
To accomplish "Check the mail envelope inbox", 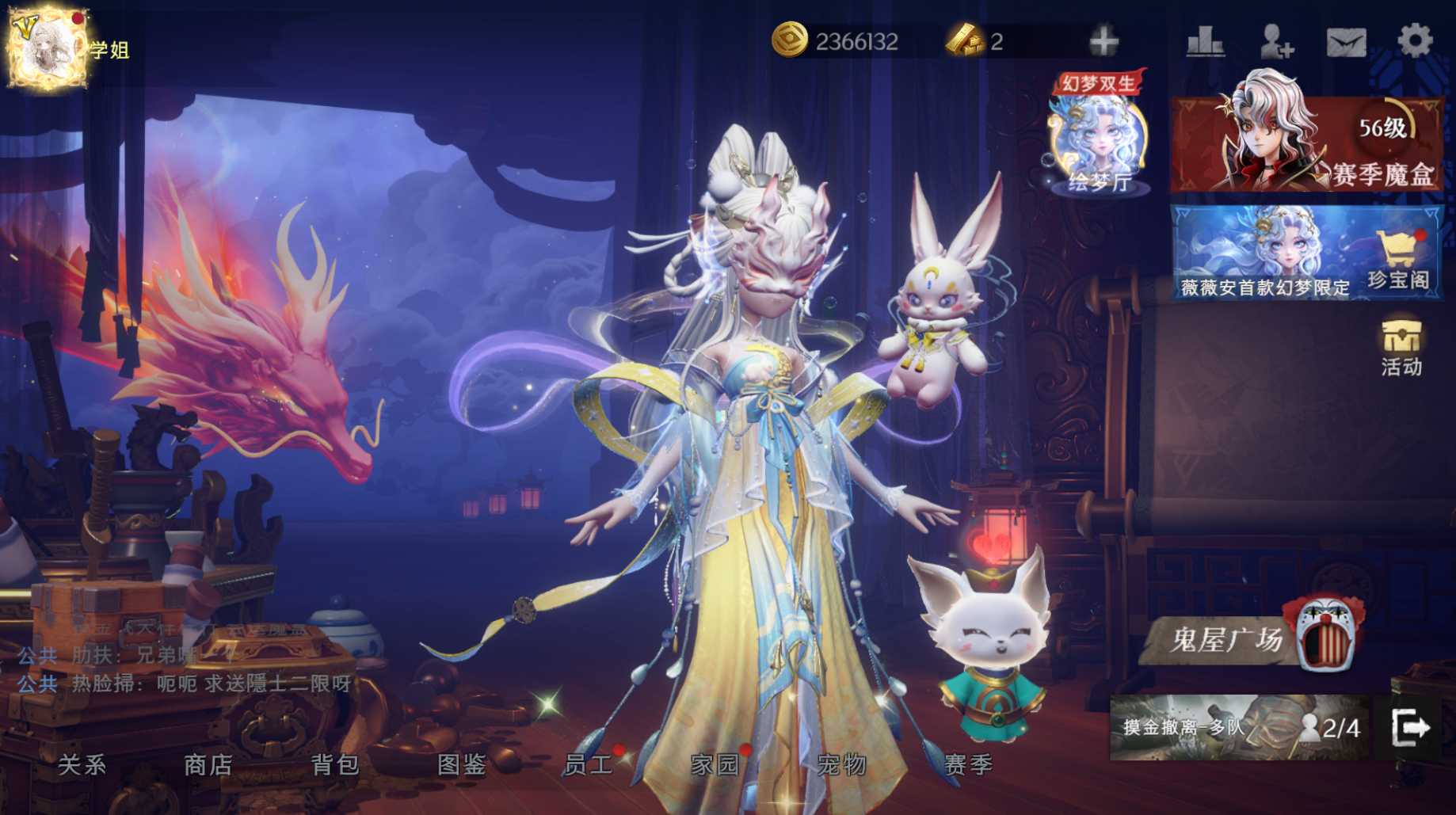I will tap(1346, 42).
